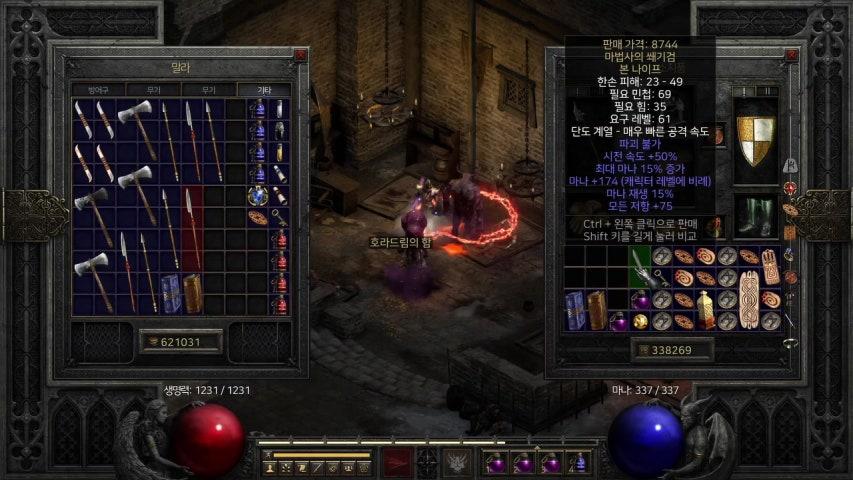Buy the vendor's brown tome
The height and width of the screenshot is (480, 853).
tap(193, 293)
